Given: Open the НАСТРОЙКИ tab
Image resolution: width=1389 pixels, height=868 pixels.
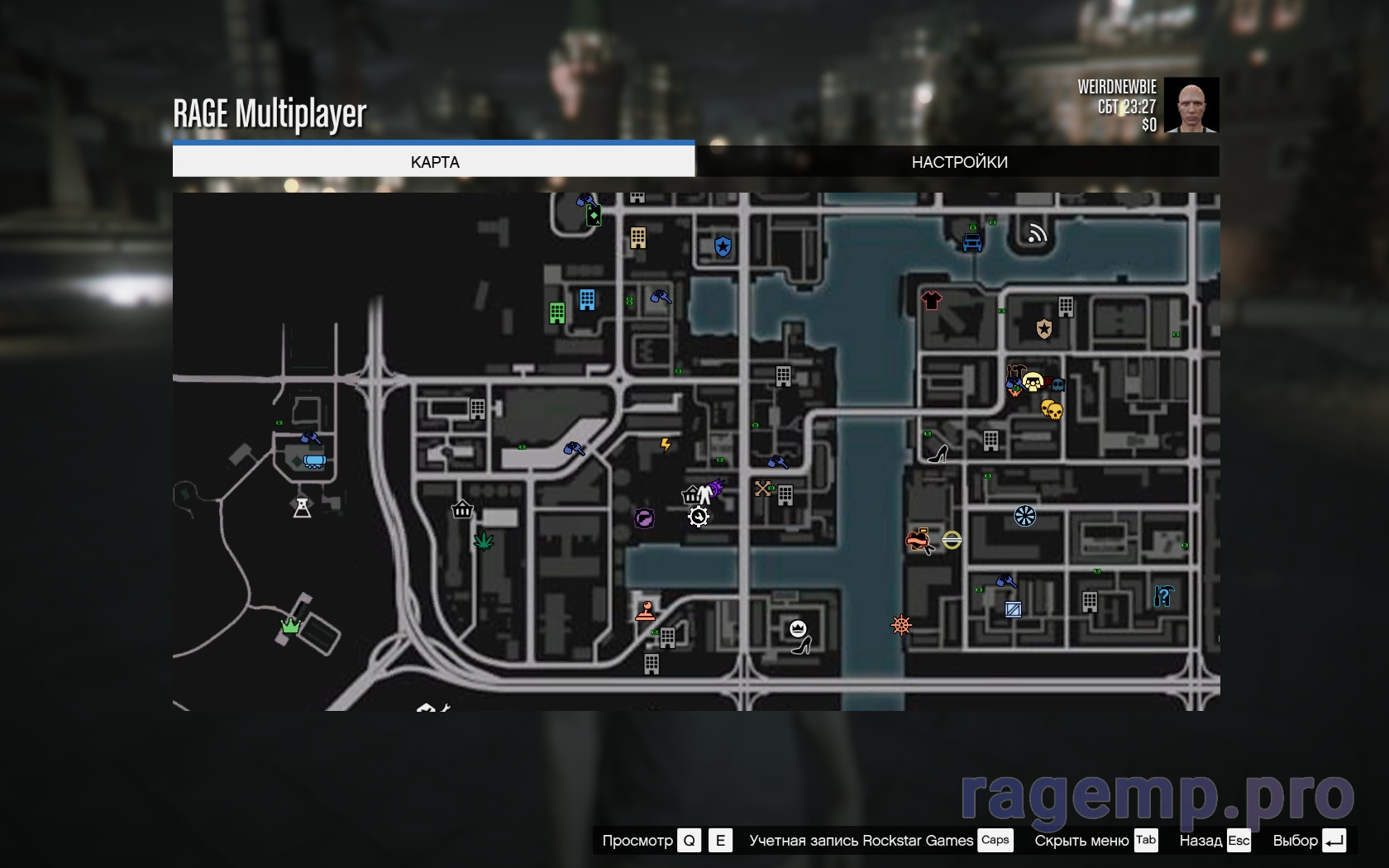Looking at the screenshot, I should pyautogui.click(x=959, y=162).
